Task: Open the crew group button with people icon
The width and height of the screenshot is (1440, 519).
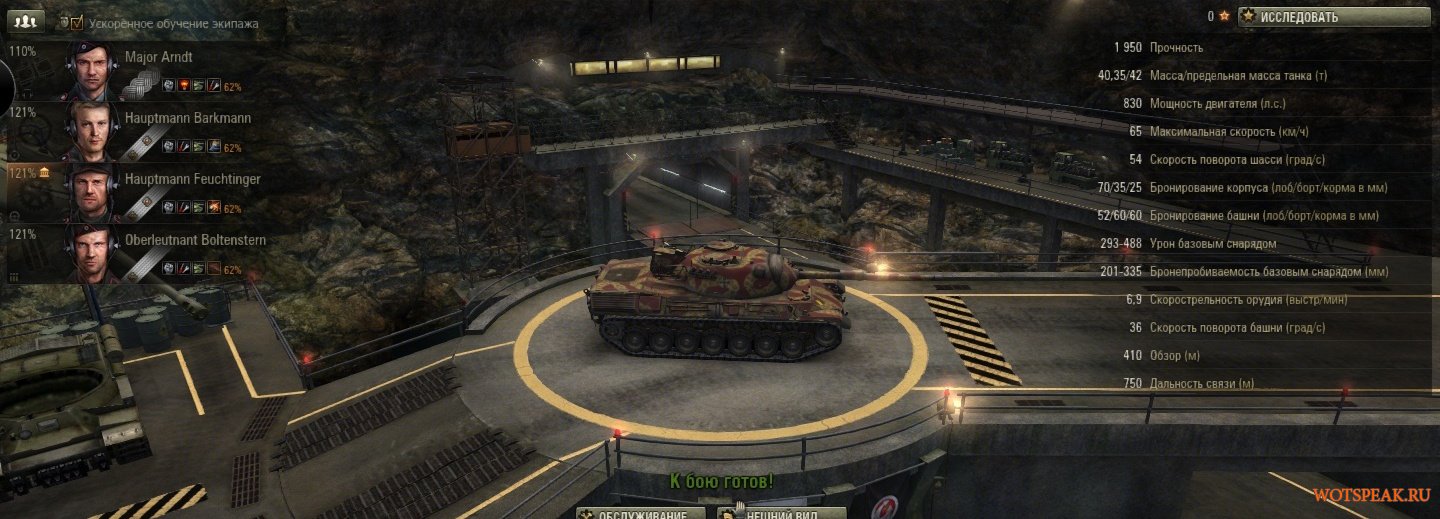Action: tap(27, 20)
